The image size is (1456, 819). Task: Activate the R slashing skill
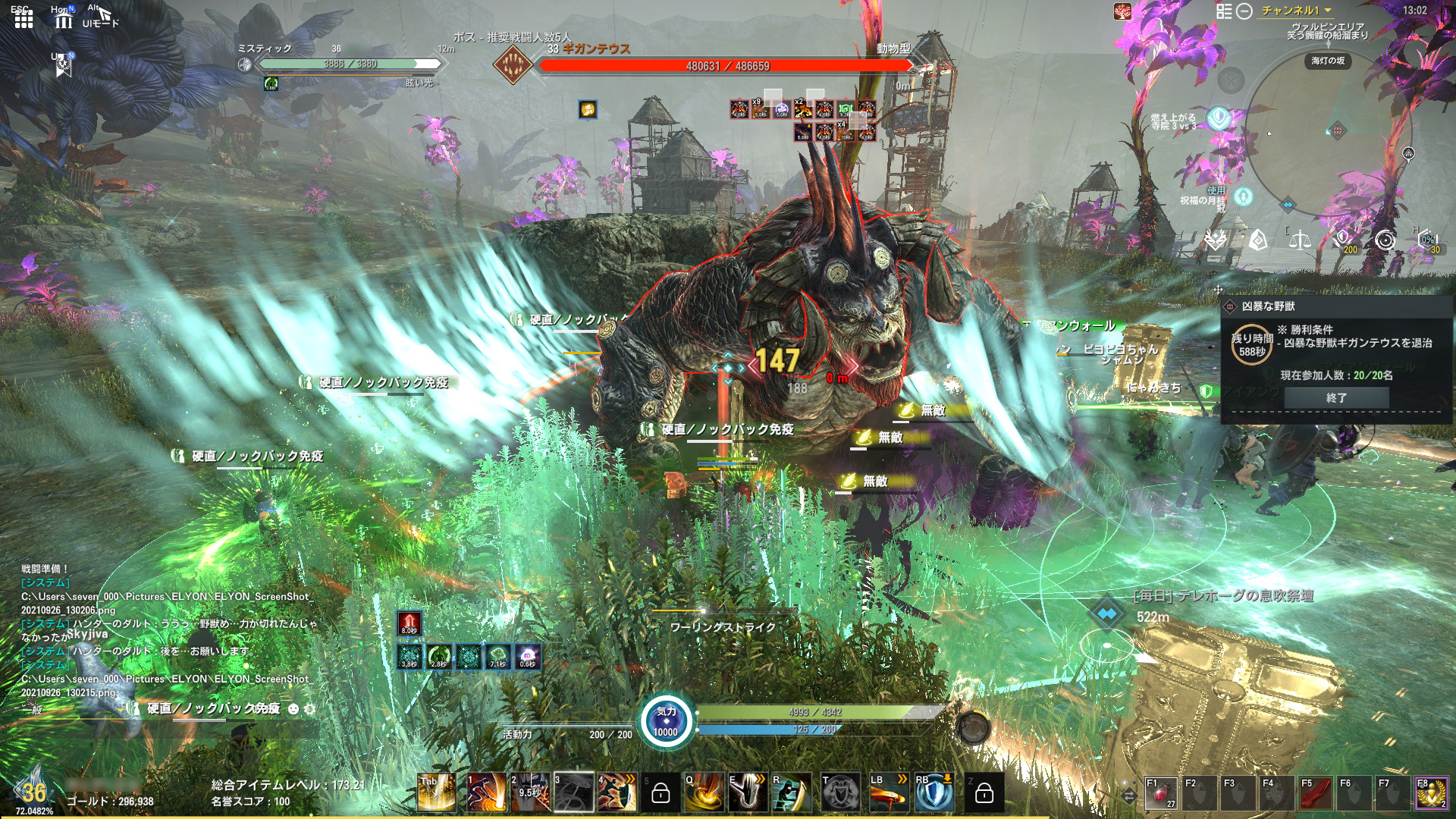click(791, 793)
